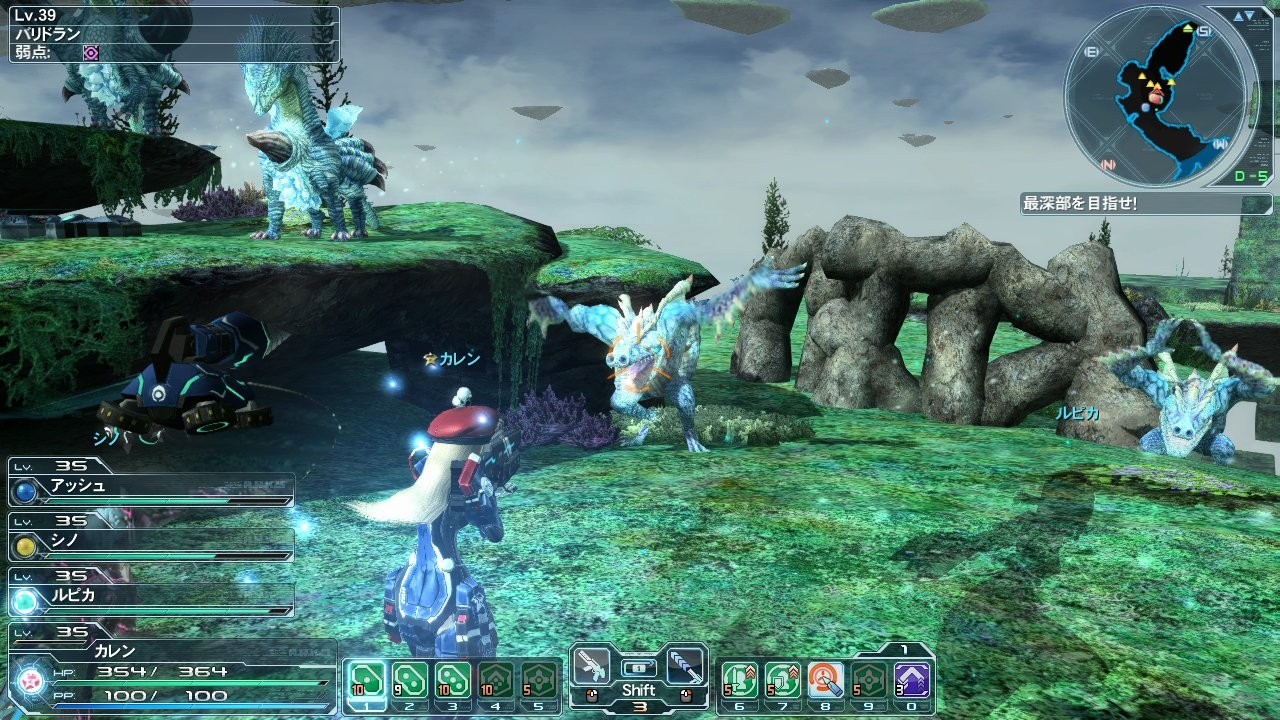Use the item in hotbar slot 9
The image size is (1280, 720).
click(869, 680)
